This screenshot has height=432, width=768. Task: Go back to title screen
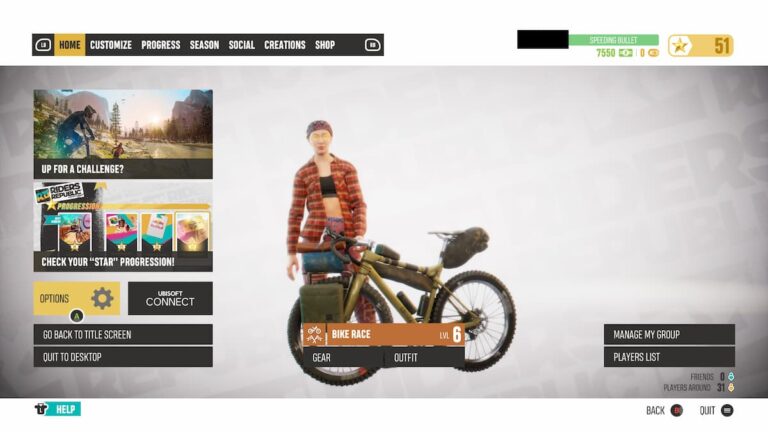[123, 334]
